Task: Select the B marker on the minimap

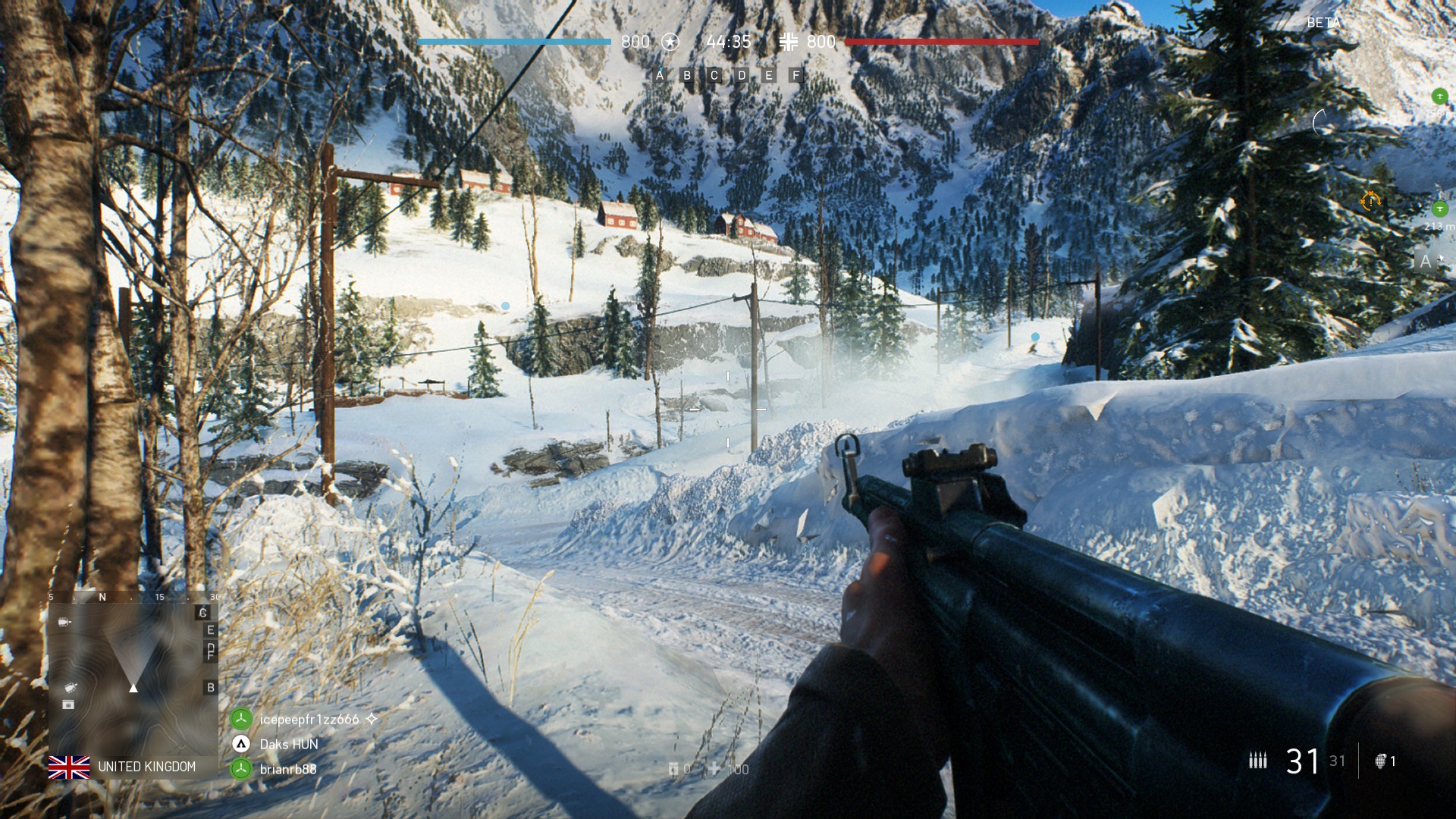Action: [x=211, y=688]
